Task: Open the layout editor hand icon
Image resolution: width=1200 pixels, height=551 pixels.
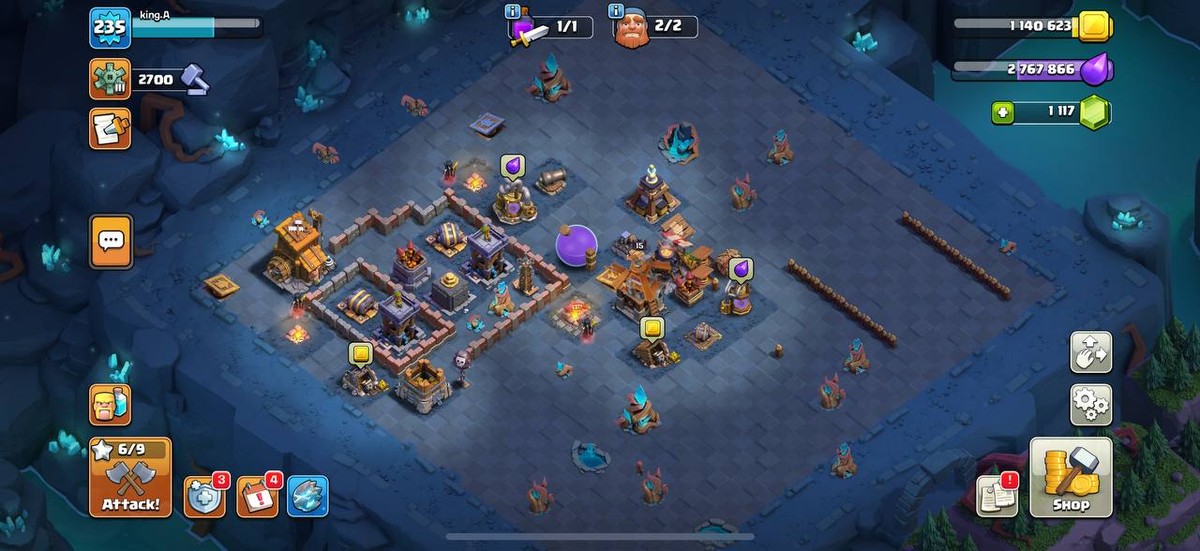Action: pyautogui.click(x=1090, y=351)
